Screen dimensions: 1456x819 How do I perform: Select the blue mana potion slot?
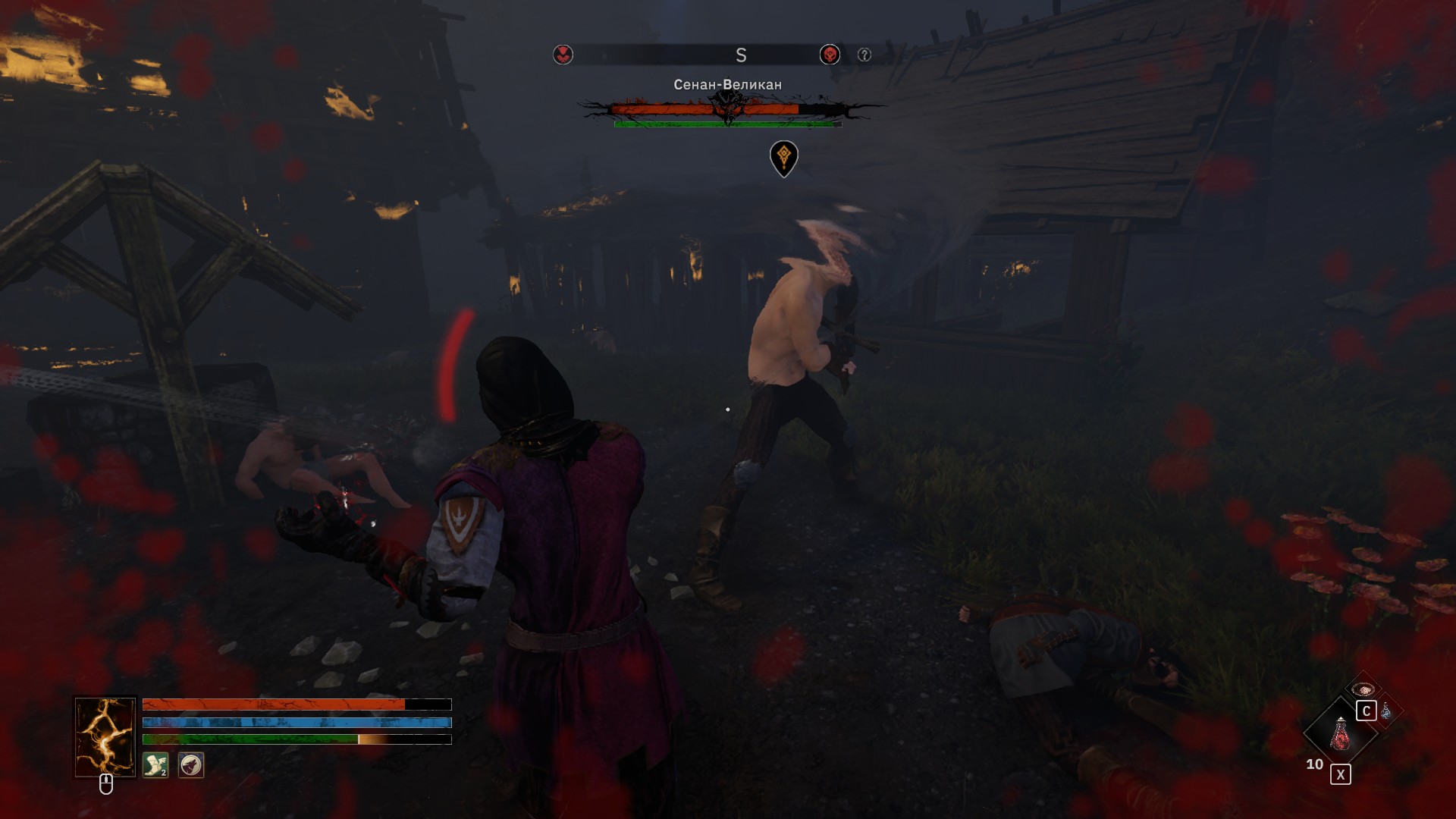[1386, 711]
